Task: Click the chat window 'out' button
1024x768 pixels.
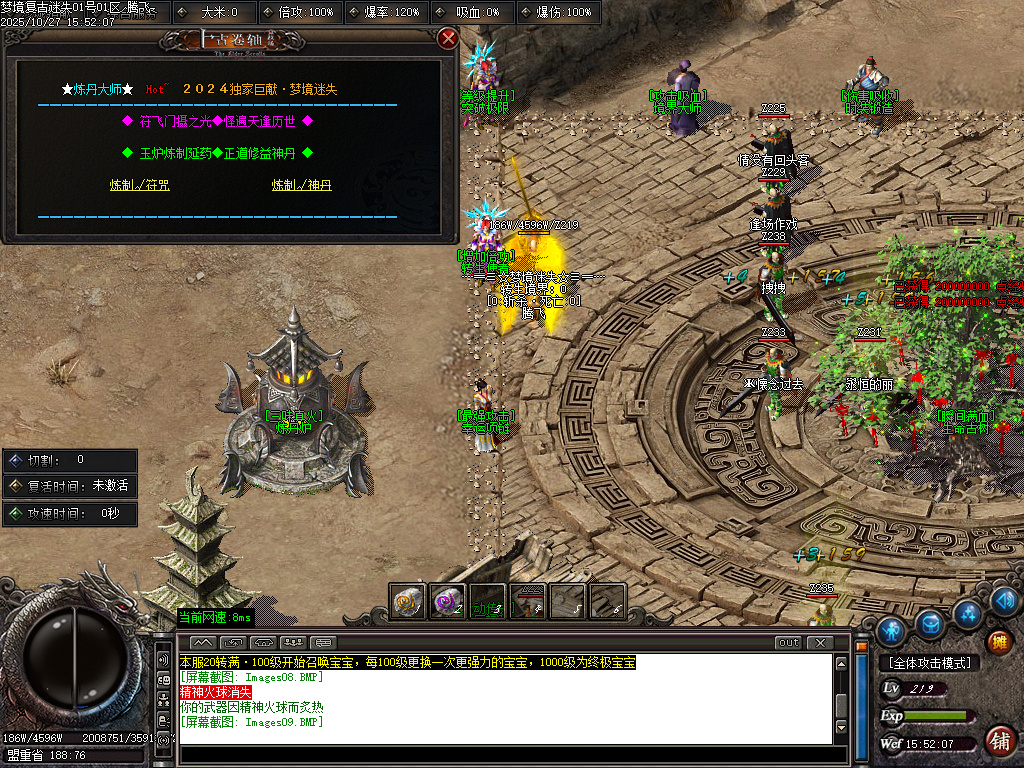Action: tap(788, 642)
